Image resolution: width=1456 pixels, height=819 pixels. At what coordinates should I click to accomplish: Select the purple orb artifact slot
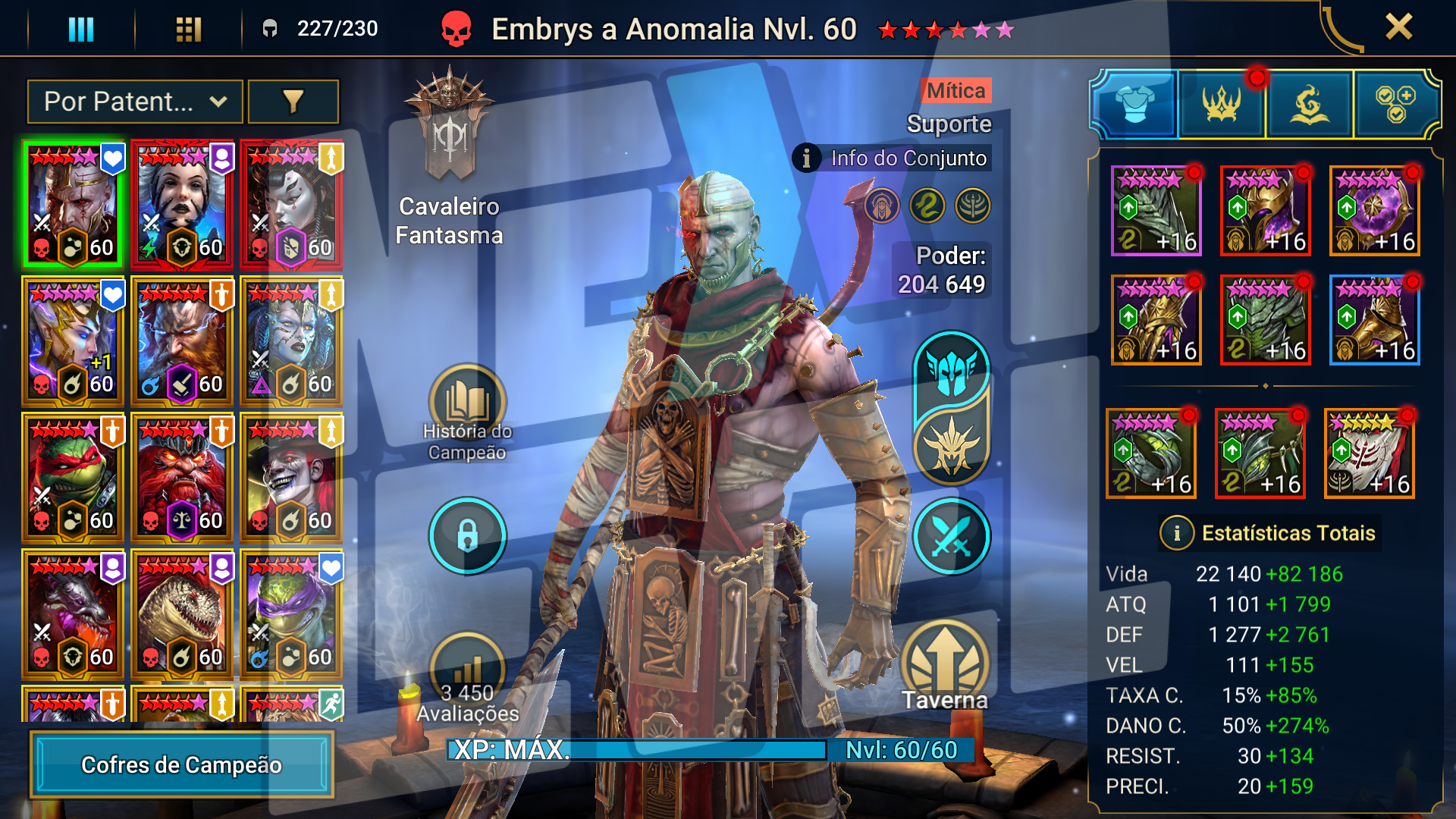tap(1374, 211)
